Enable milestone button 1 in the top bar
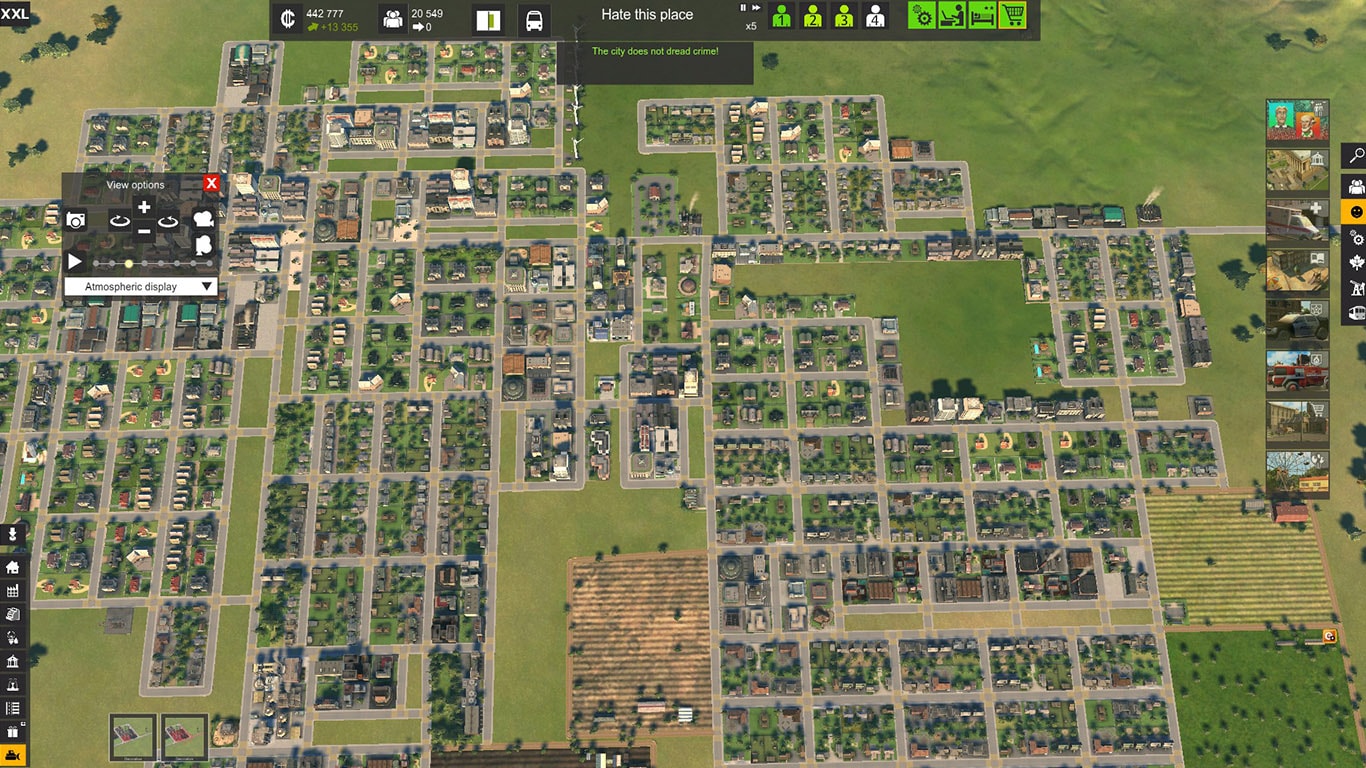The image size is (1366, 768). tap(781, 16)
